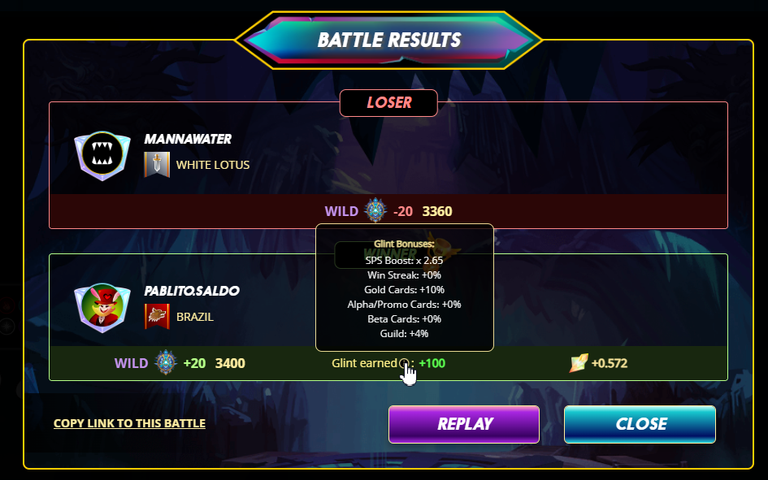Close the battle results dialog

[640, 424]
